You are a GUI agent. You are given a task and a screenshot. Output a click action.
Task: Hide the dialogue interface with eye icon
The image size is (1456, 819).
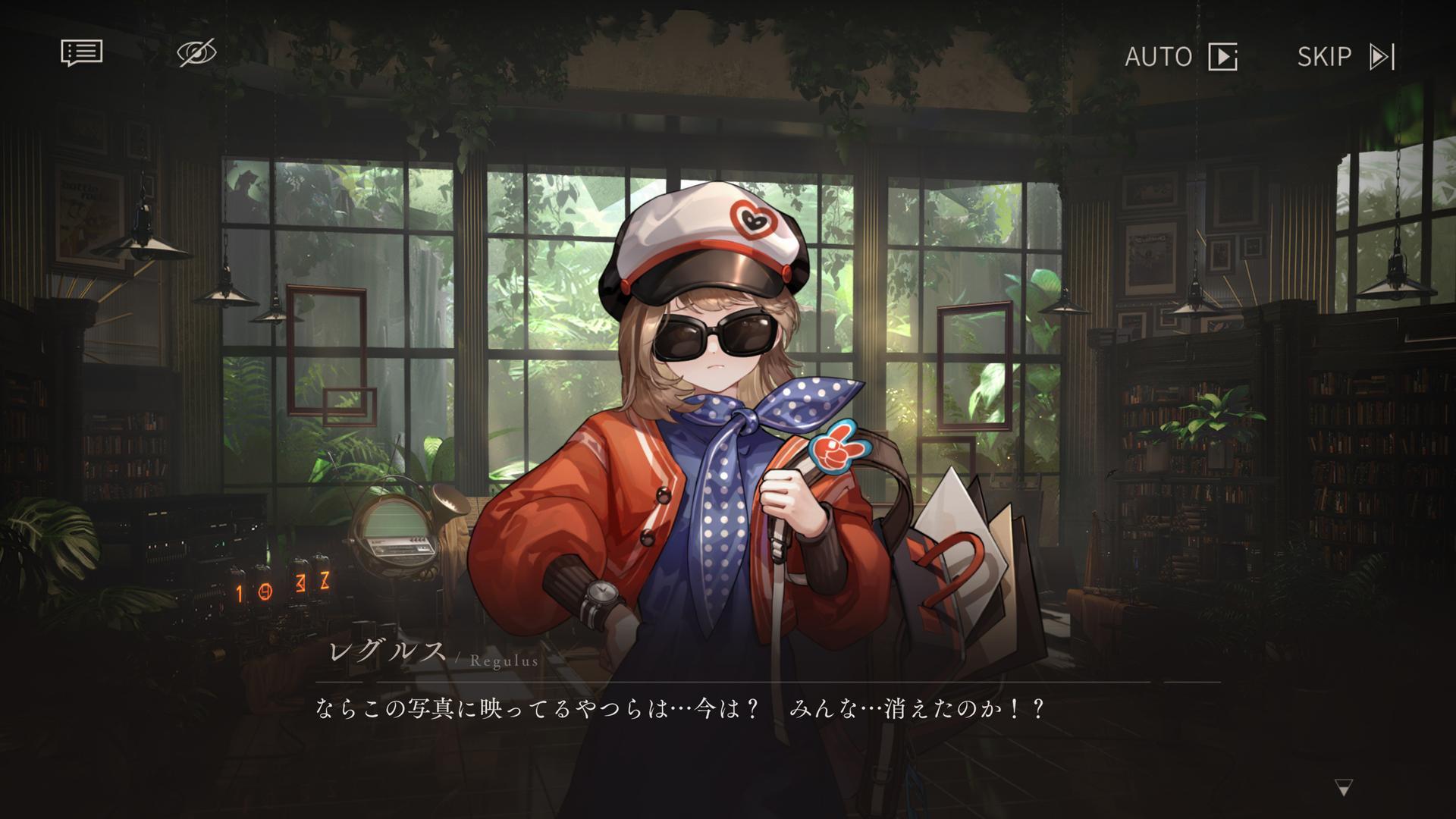pyautogui.click(x=196, y=53)
